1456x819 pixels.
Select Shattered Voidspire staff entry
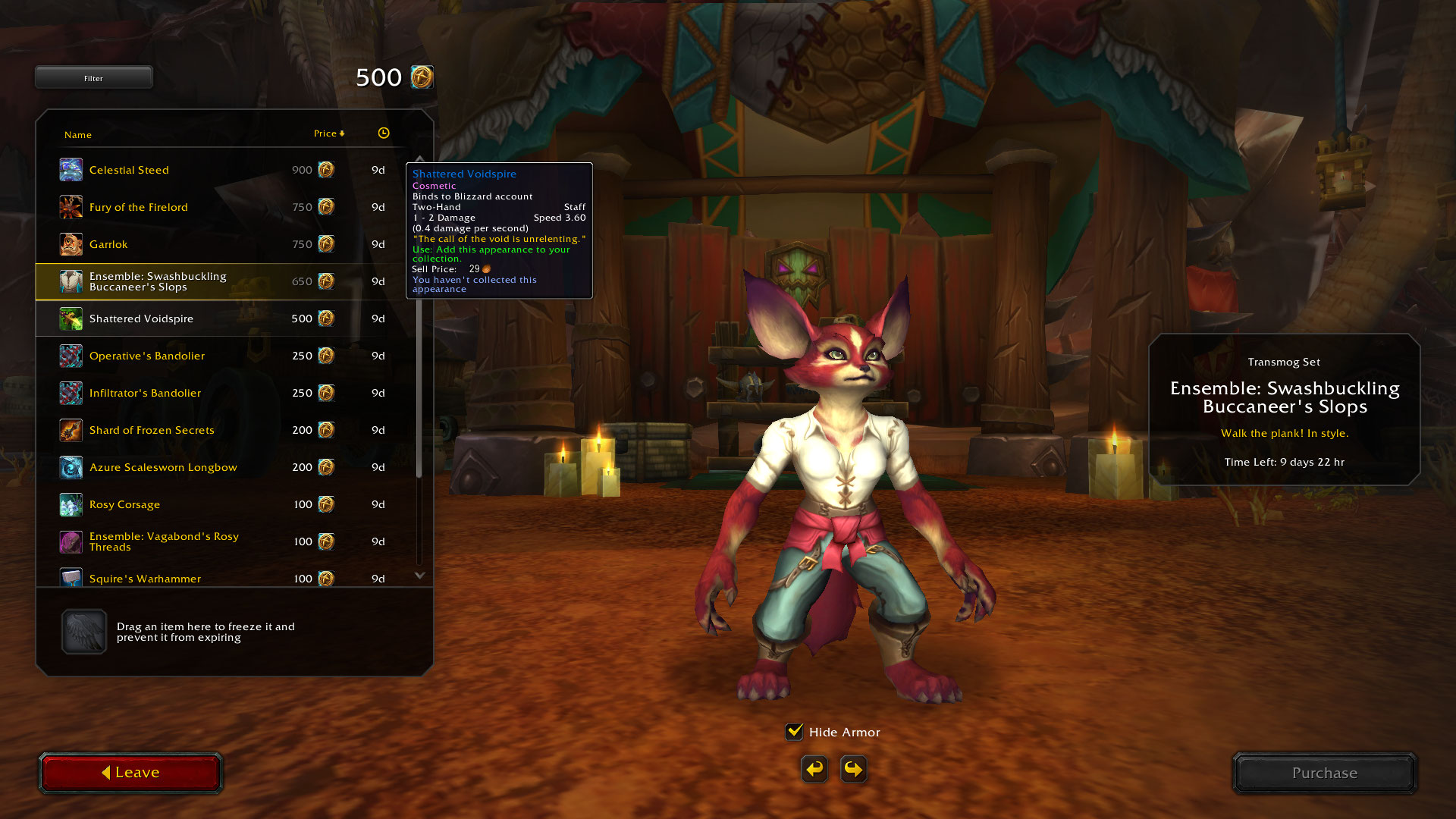pyautogui.click(x=141, y=318)
